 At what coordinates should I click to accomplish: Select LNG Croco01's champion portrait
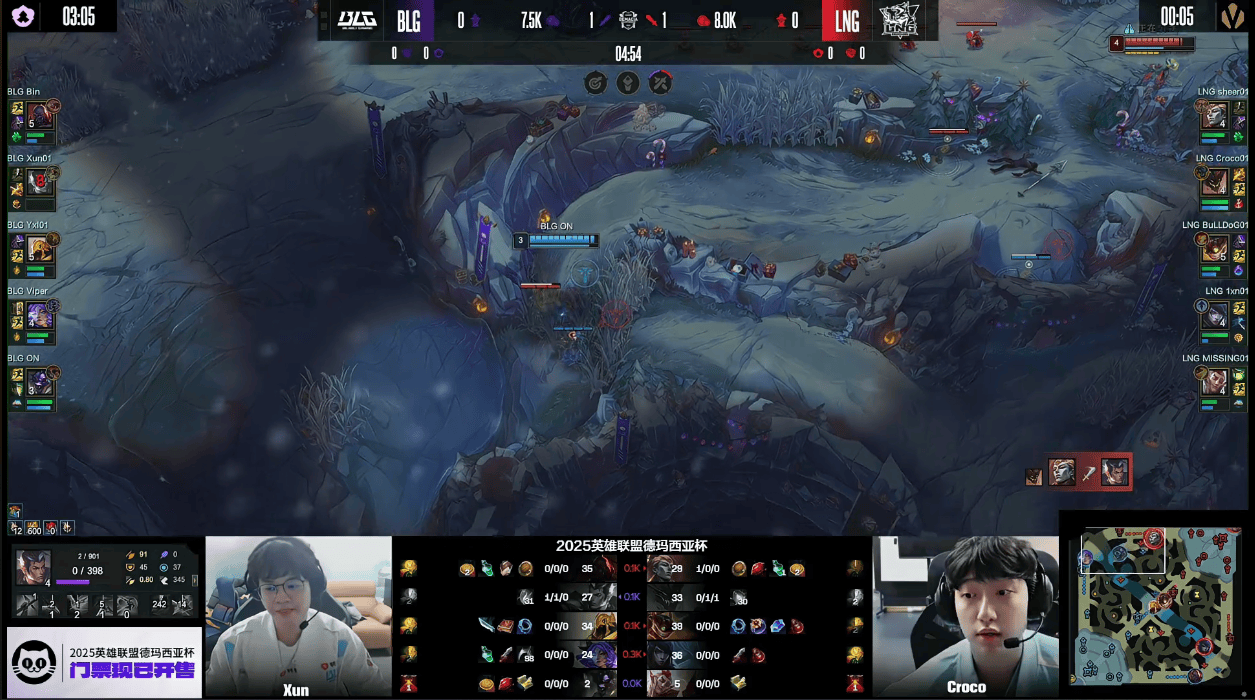click(x=1214, y=181)
